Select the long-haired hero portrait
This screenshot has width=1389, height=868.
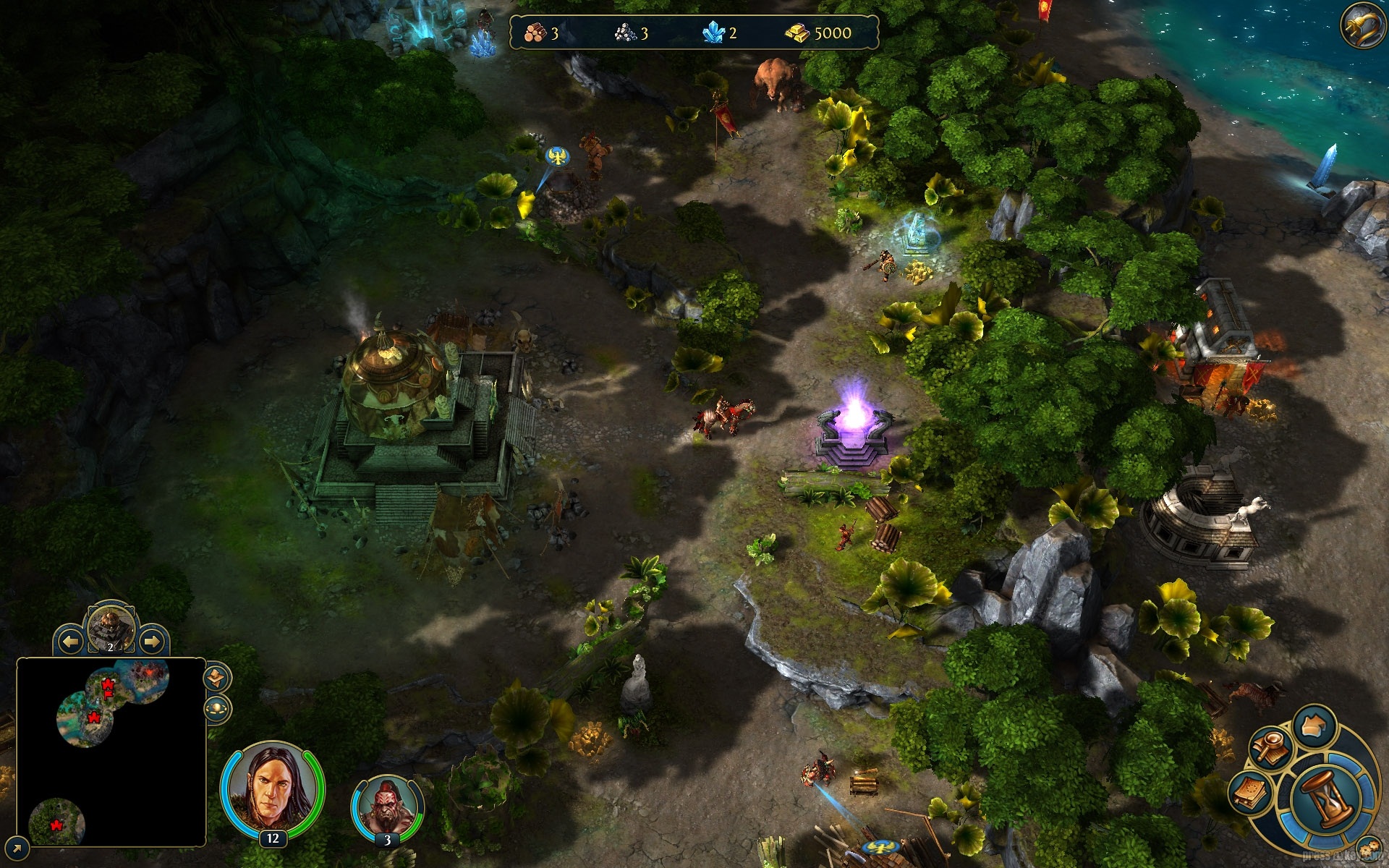click(272, 790)
